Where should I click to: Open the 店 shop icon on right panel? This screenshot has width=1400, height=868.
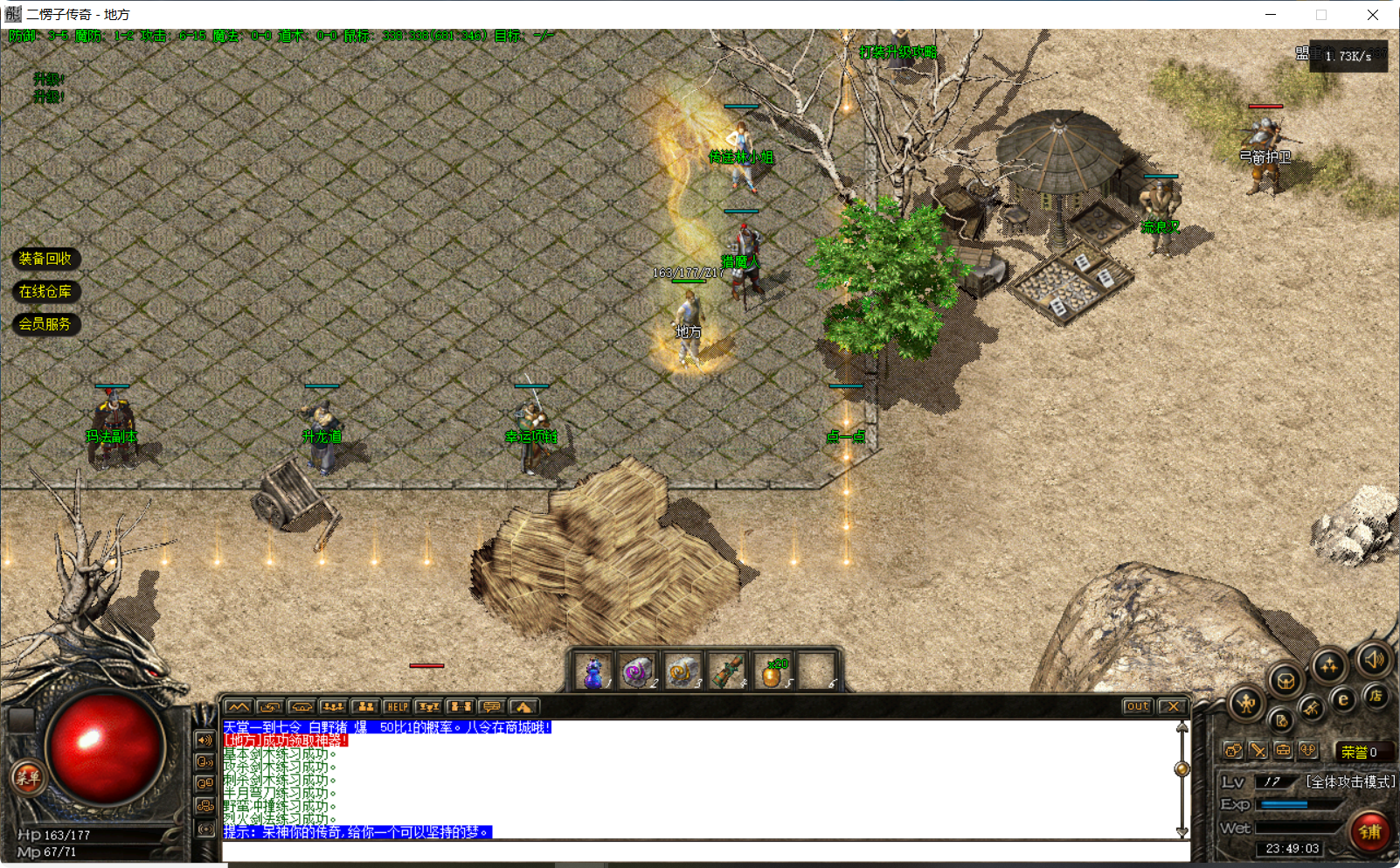click(x=1376, y=697)
